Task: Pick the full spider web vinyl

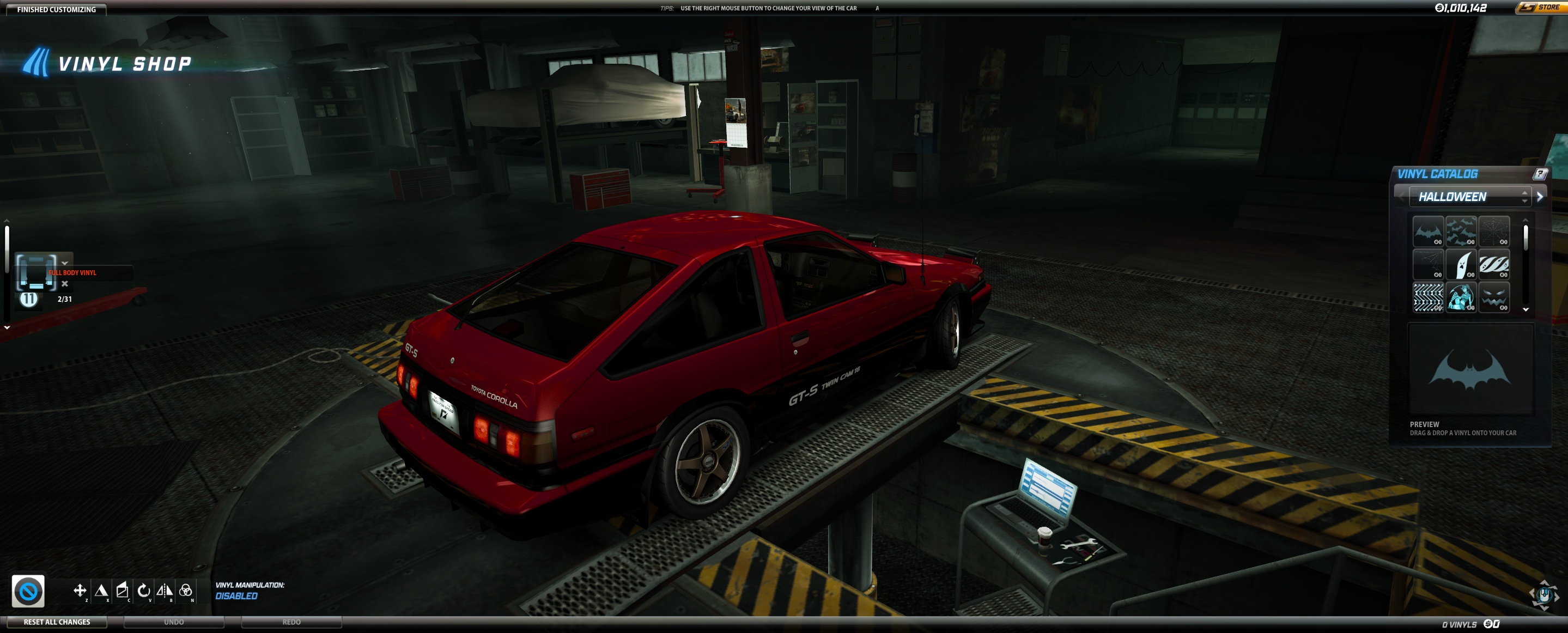Action: pos(1494,232)
